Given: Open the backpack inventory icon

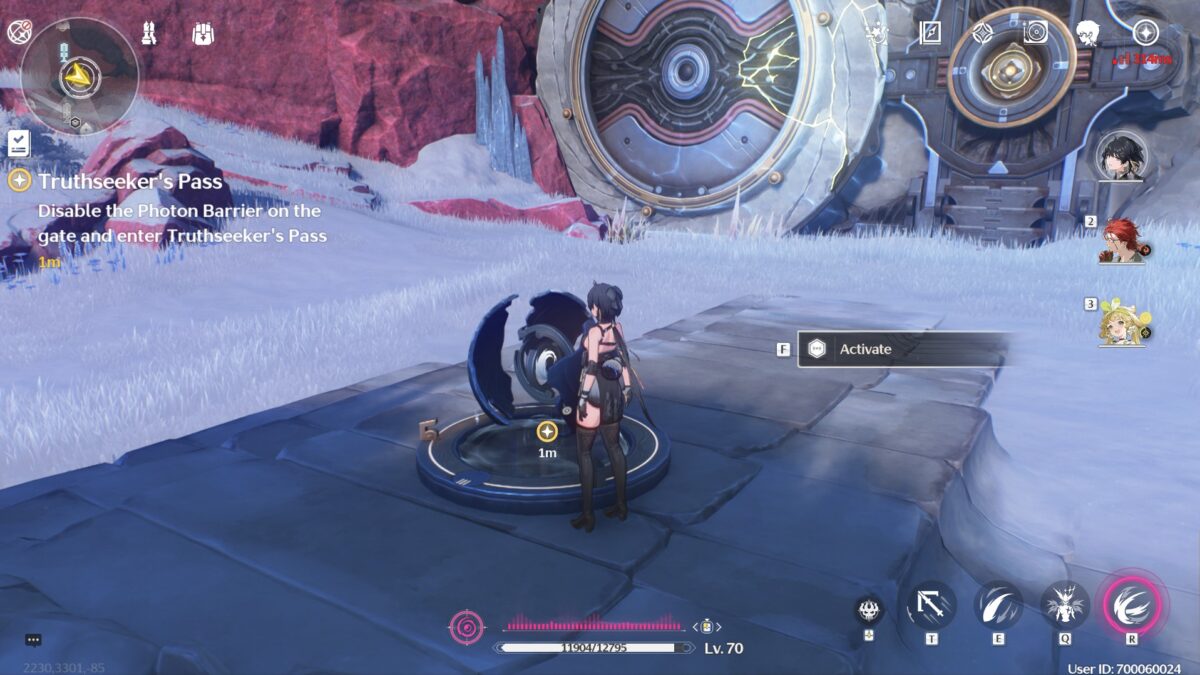Looking at the screenshot, I should pos(202,34).
